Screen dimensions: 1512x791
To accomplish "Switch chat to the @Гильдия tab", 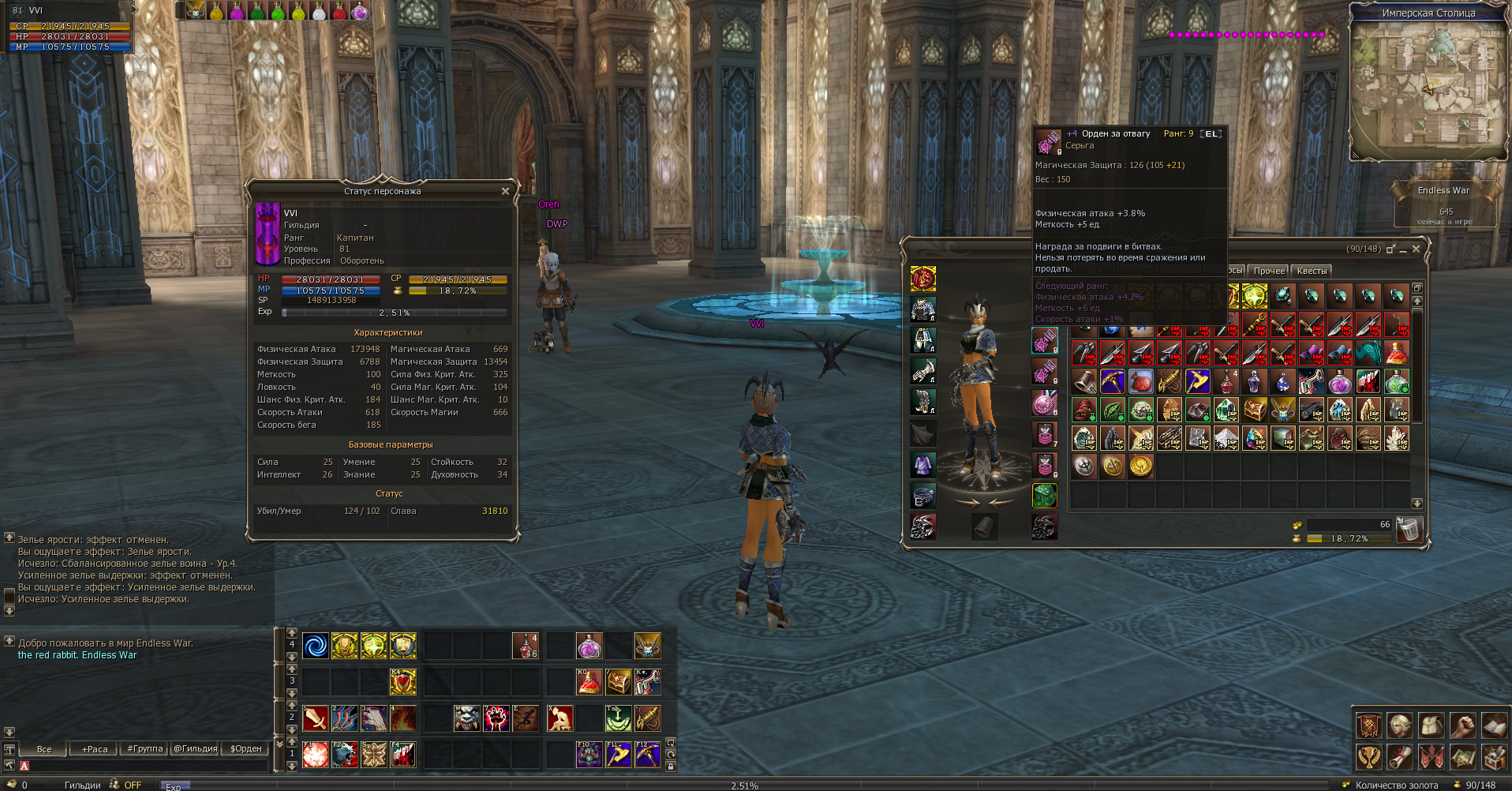I will pos(195,748).
